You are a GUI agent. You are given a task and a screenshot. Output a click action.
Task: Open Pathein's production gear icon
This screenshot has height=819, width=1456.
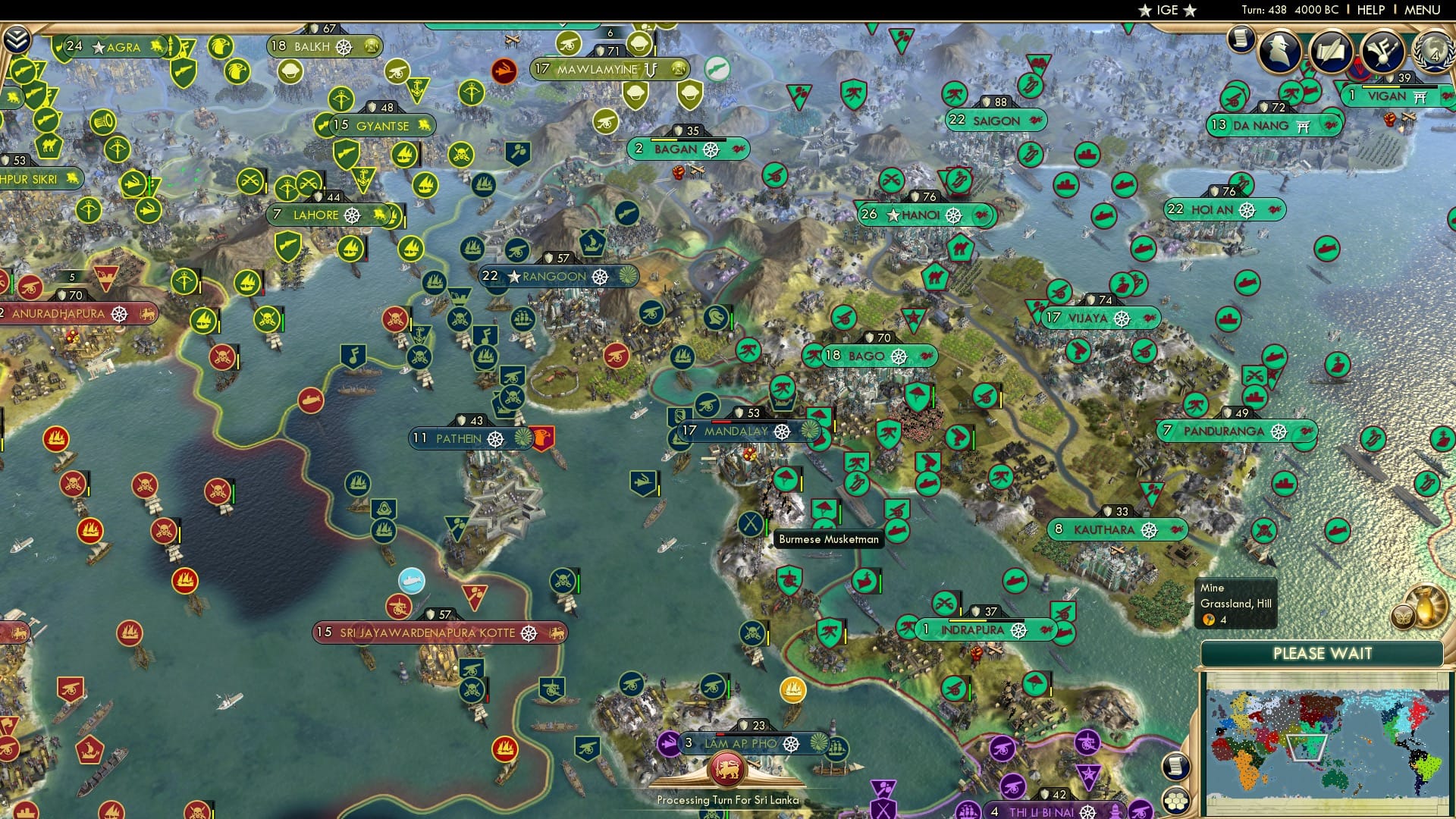tap(497, 438)
